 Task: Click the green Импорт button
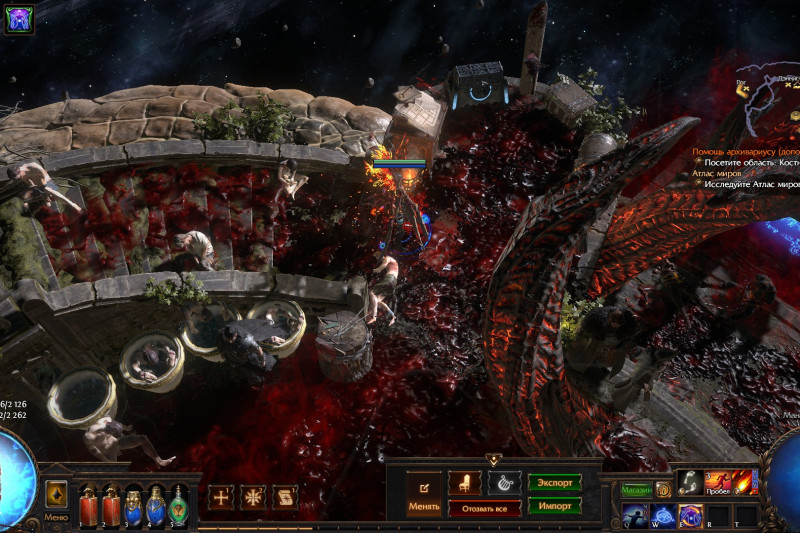pos(555,505)
